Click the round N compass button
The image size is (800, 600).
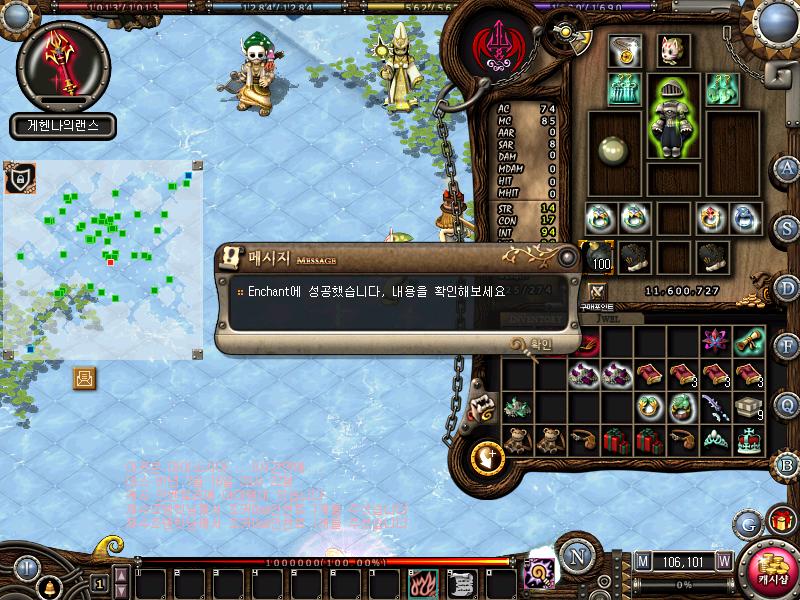click(x=575, y=557)
